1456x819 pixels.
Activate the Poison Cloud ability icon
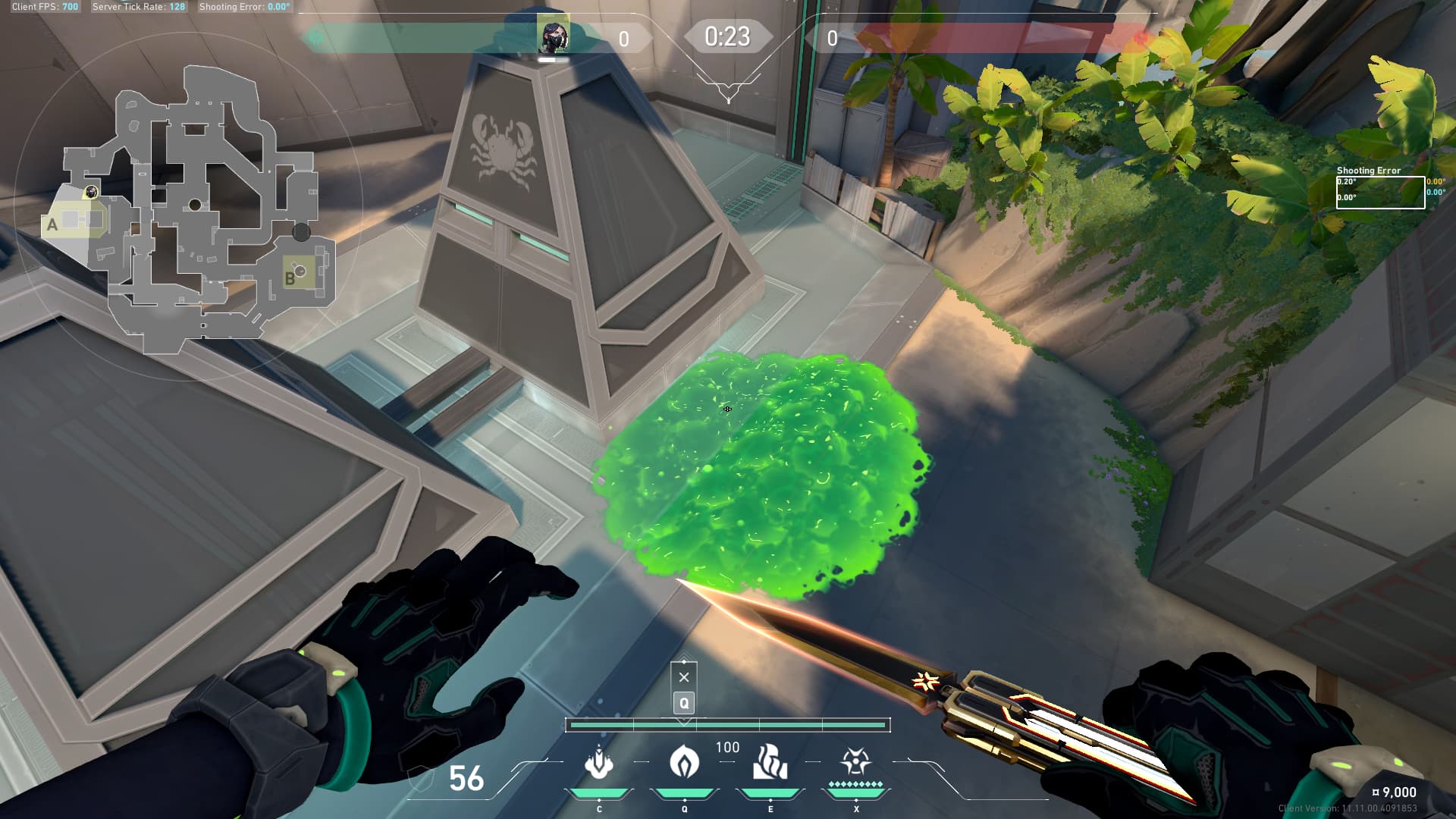(684, 762)
